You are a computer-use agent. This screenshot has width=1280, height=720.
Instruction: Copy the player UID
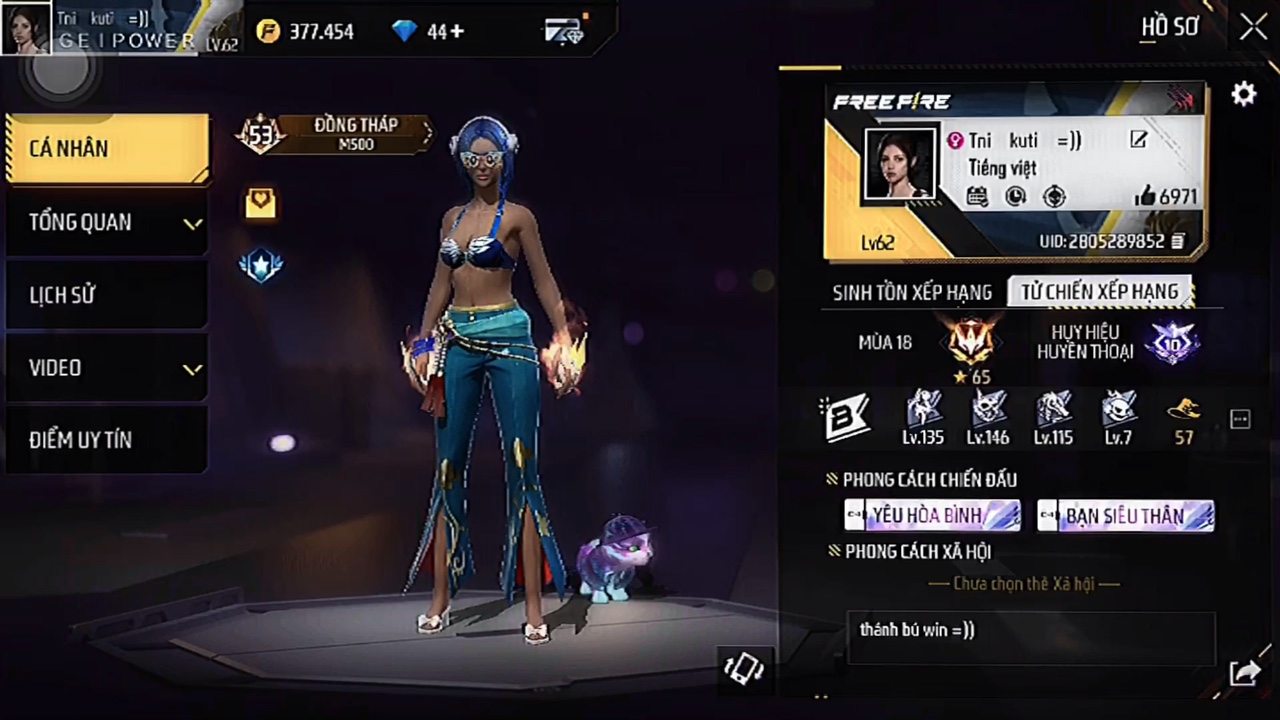[1178, 241]
